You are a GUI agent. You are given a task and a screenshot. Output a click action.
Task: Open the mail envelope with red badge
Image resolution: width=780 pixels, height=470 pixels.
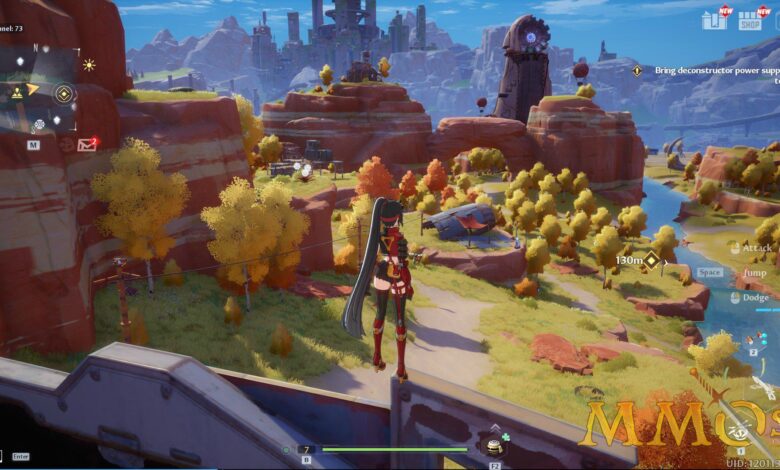pyautogui.click(x=86, y=145)
